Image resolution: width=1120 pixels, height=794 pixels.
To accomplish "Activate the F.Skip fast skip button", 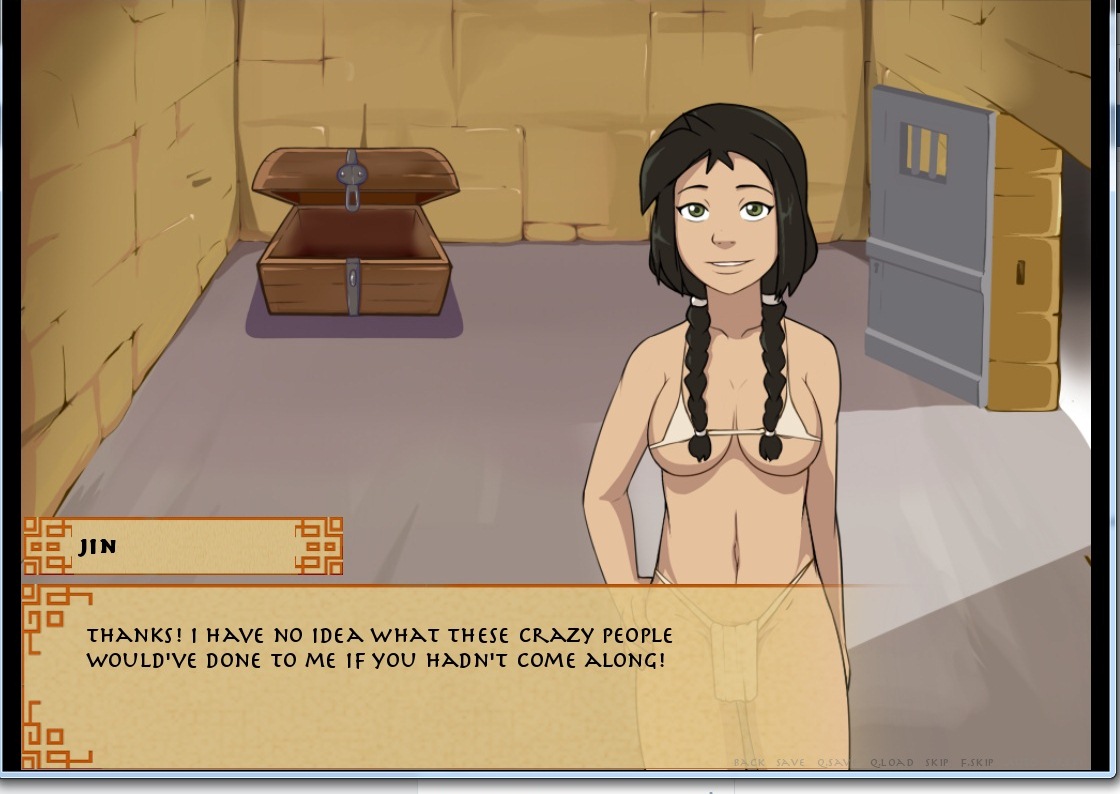I will point(977,762).
